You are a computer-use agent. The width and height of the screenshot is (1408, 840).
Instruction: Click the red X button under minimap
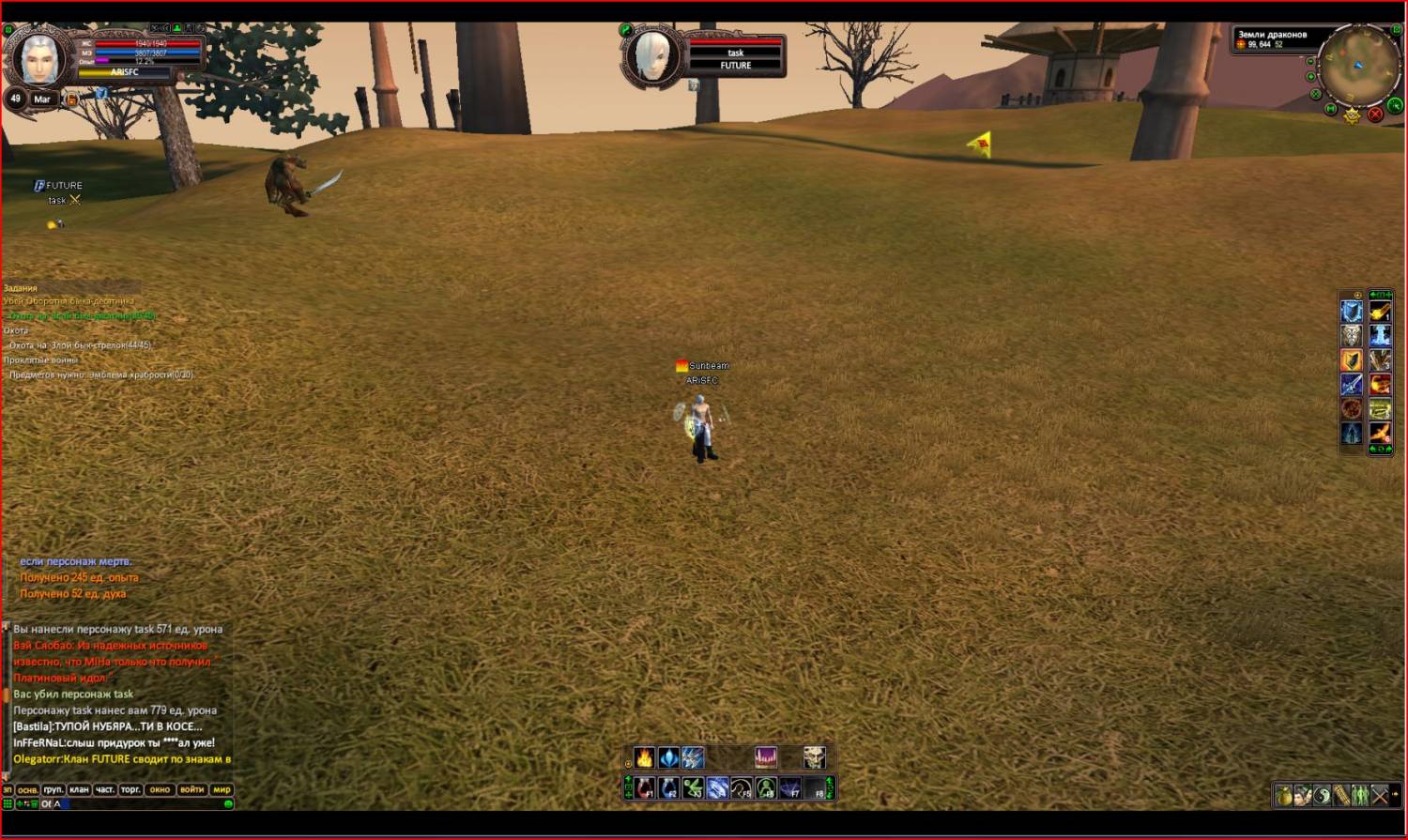click(x=1375, y=114)
